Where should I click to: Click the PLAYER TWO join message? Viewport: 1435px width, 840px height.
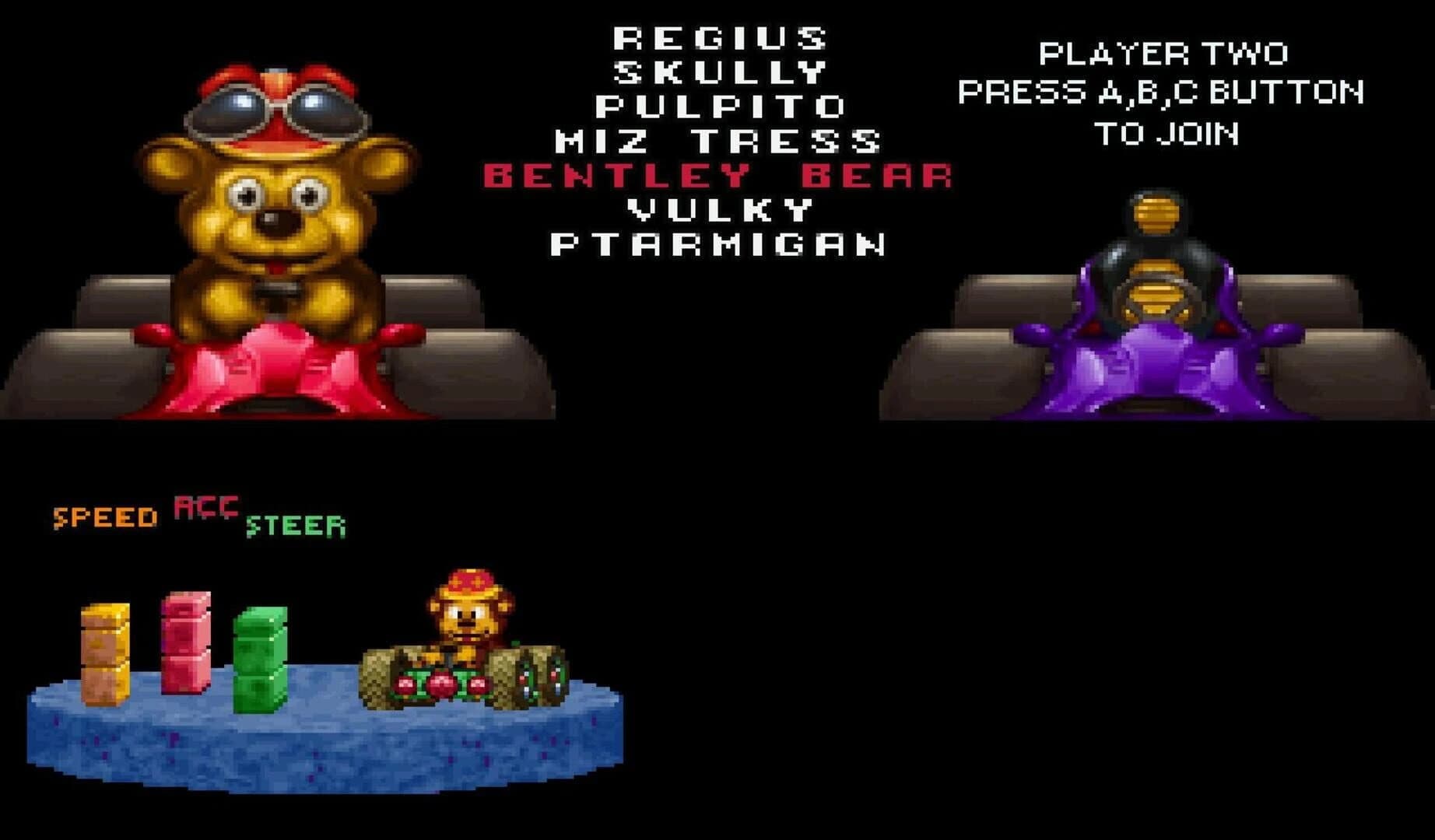(x=1163, y=93)
